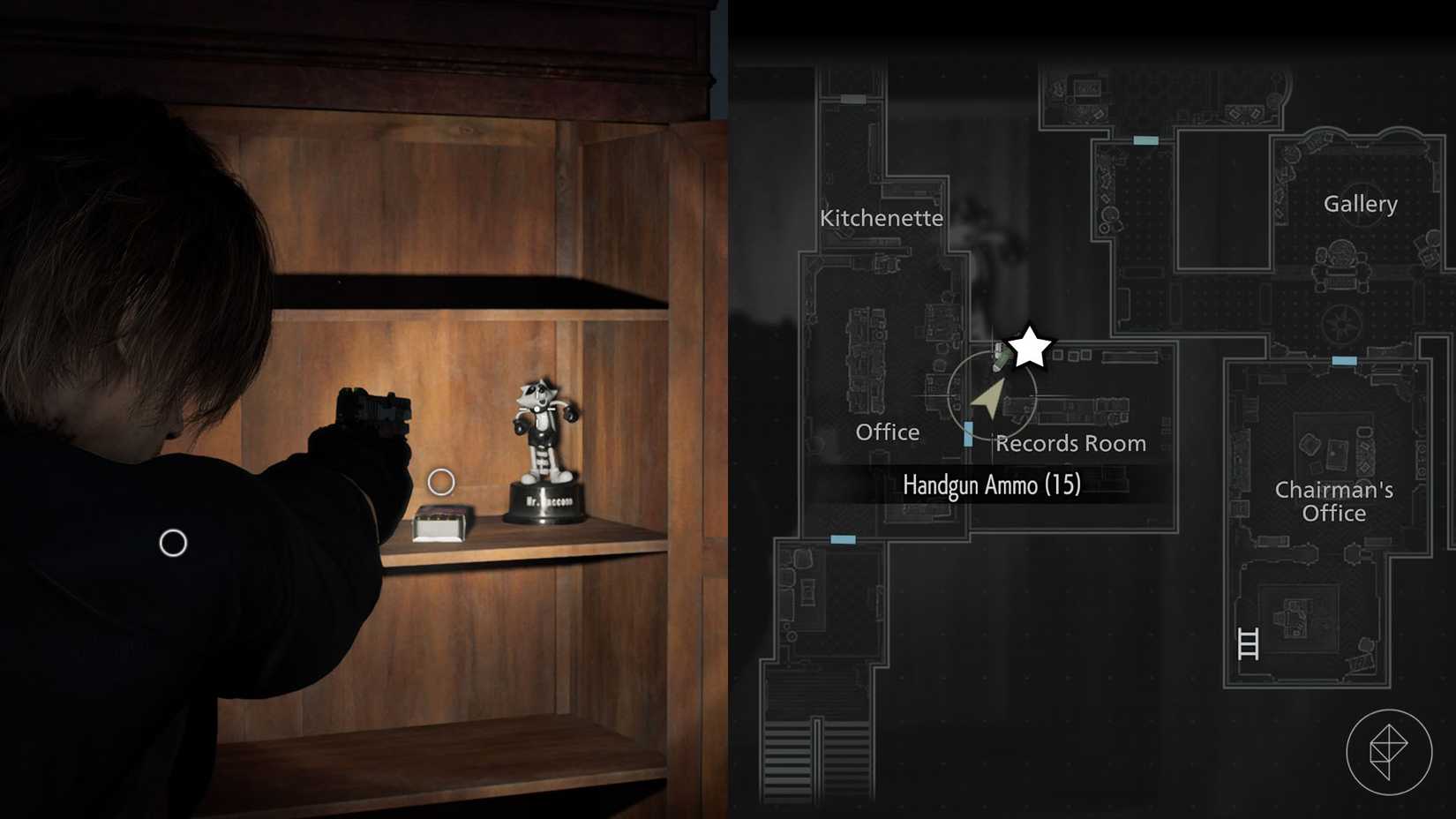
Task: Click the player position arrow in the Records Room
Action: [988, 399]
